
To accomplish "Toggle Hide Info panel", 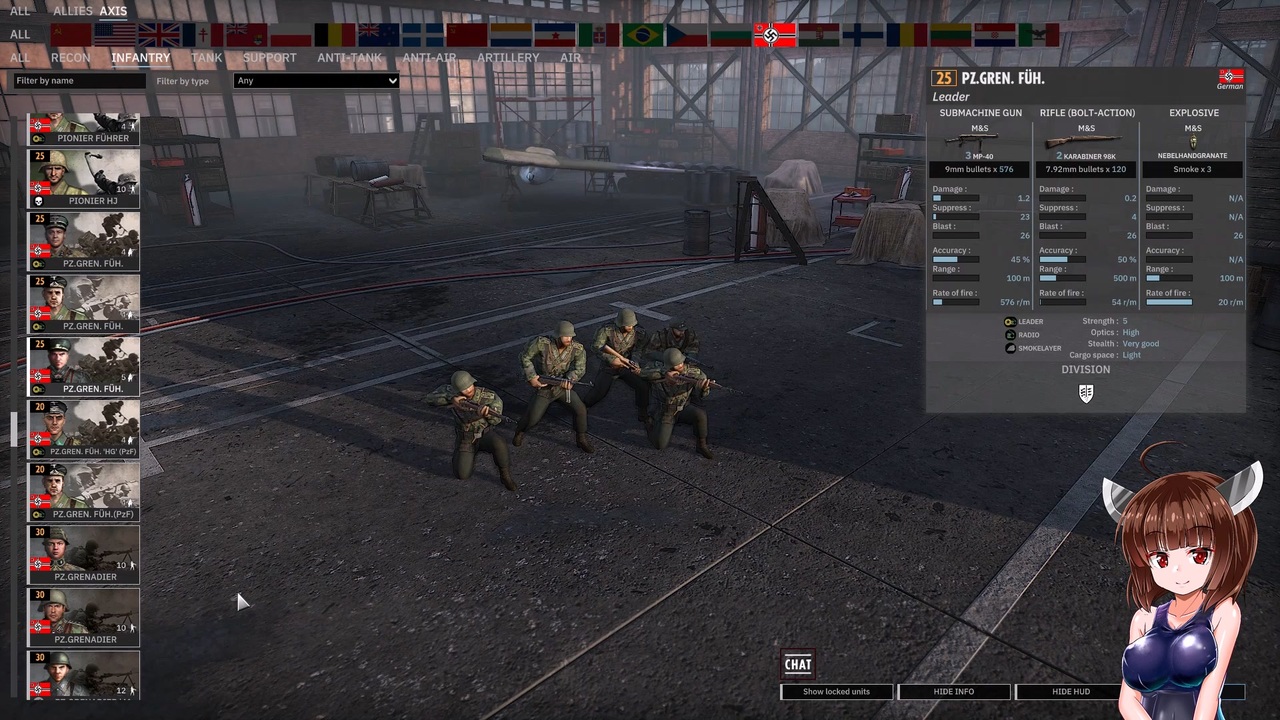I will tap(953, 691).
